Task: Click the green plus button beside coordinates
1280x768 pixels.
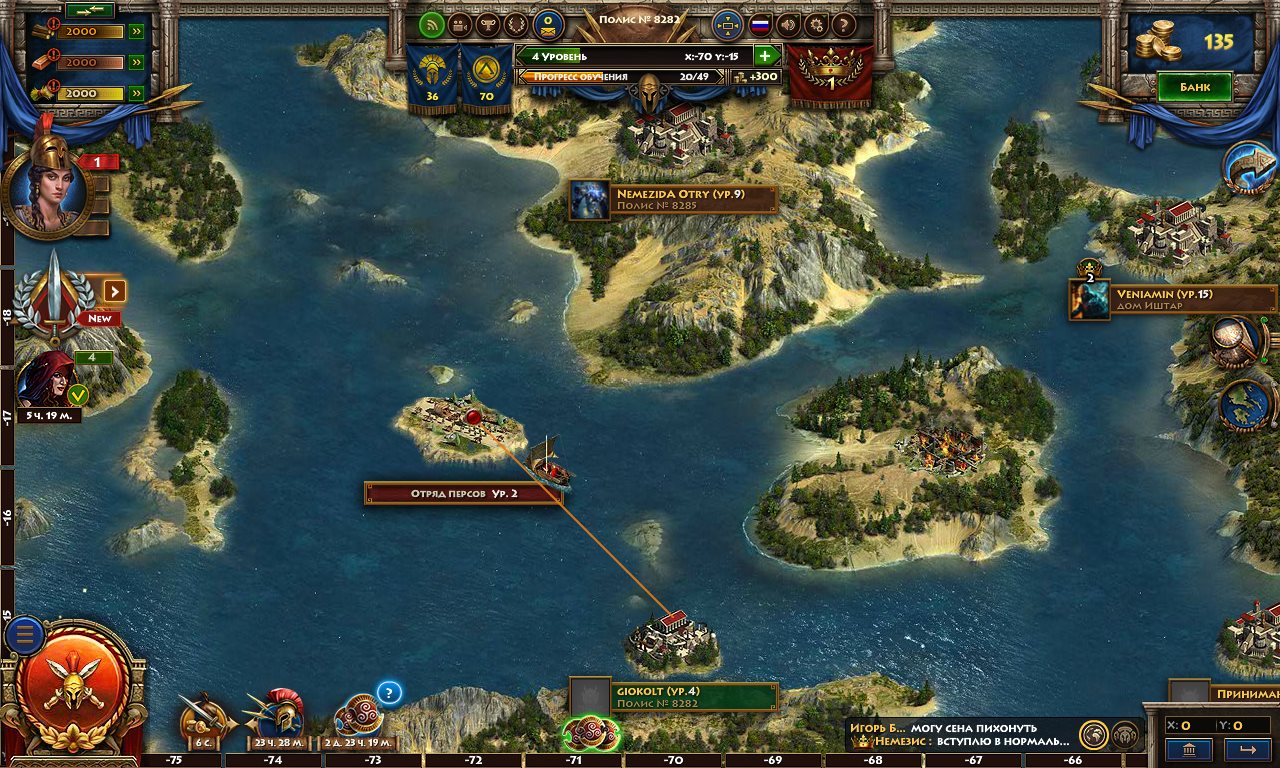Action: click(x=766, y=57)
